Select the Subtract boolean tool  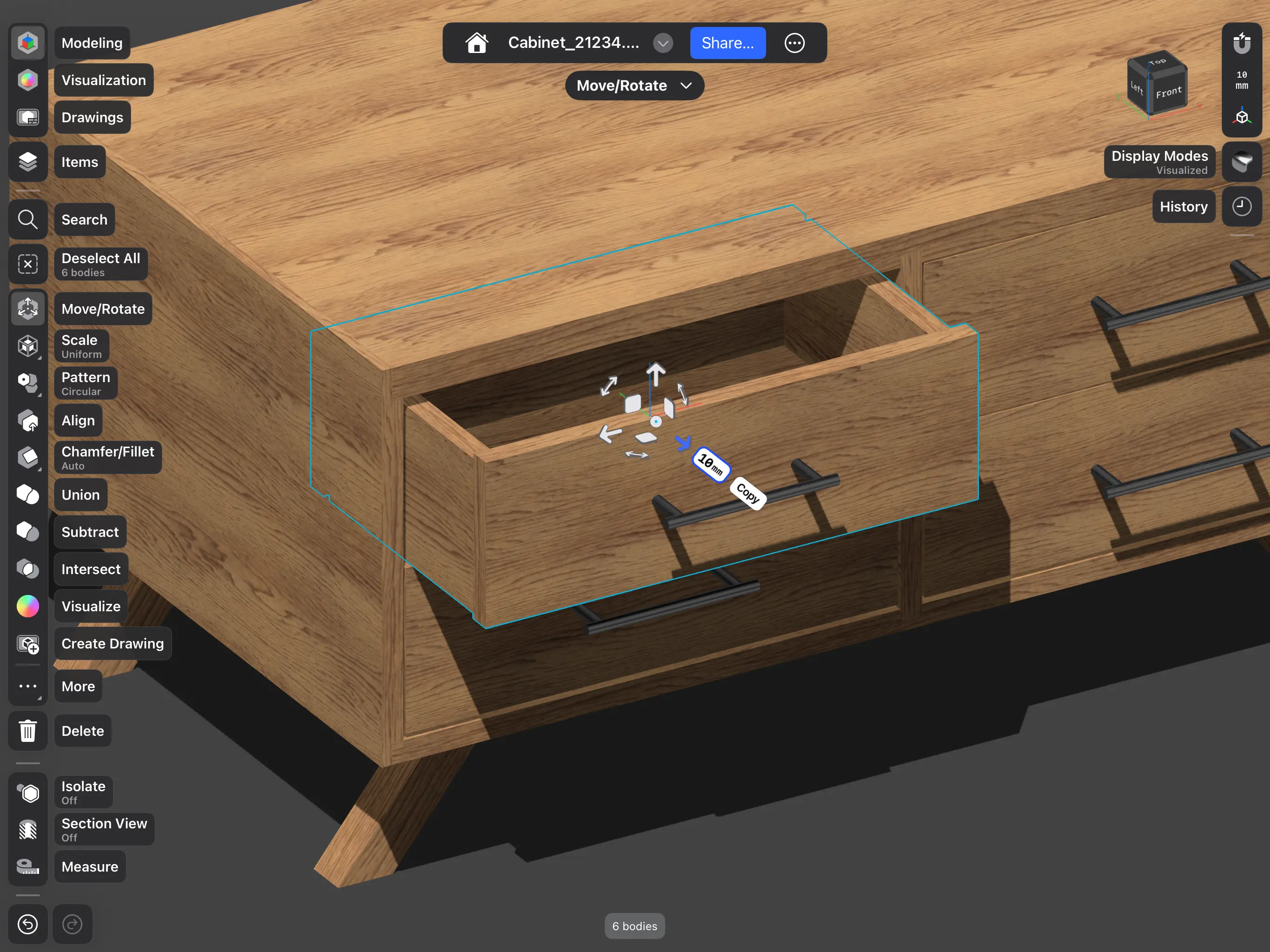90,532
